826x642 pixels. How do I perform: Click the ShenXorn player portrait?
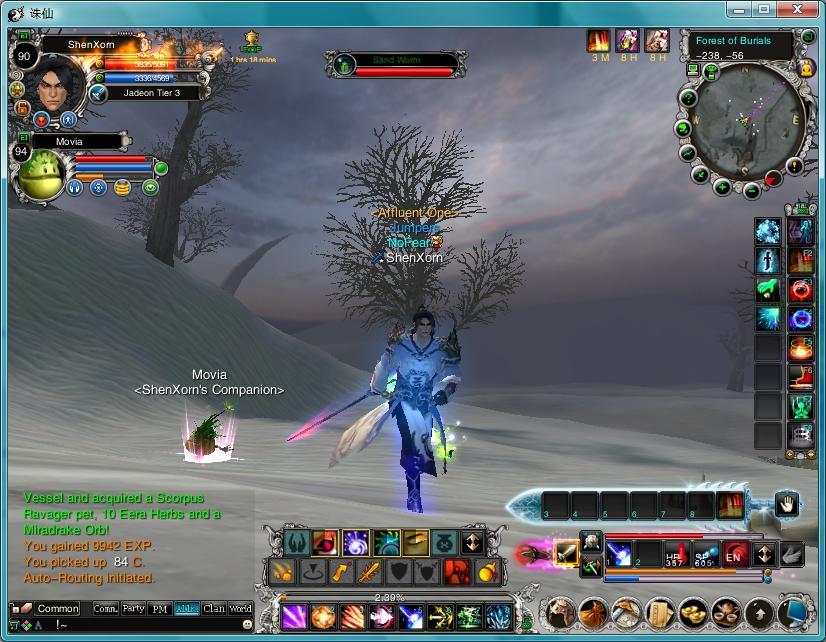(57, 87)
